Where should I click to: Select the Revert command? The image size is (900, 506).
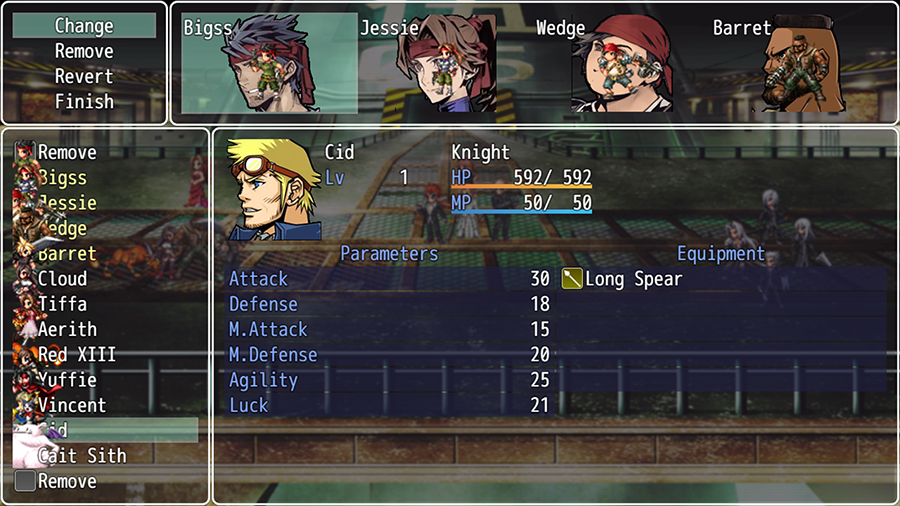[x=84, y=76]
